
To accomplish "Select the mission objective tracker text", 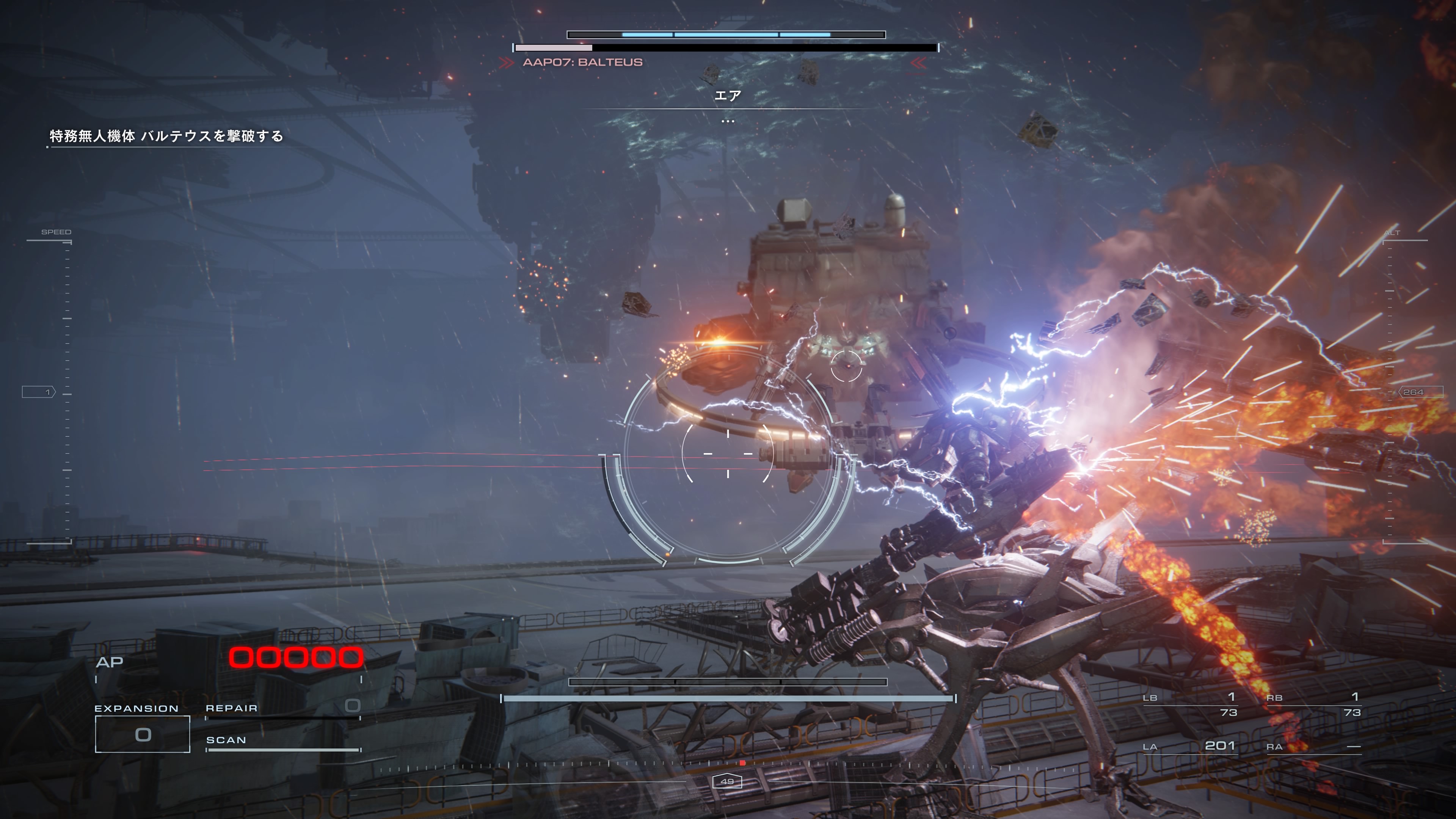I will (x=166, y=136).
